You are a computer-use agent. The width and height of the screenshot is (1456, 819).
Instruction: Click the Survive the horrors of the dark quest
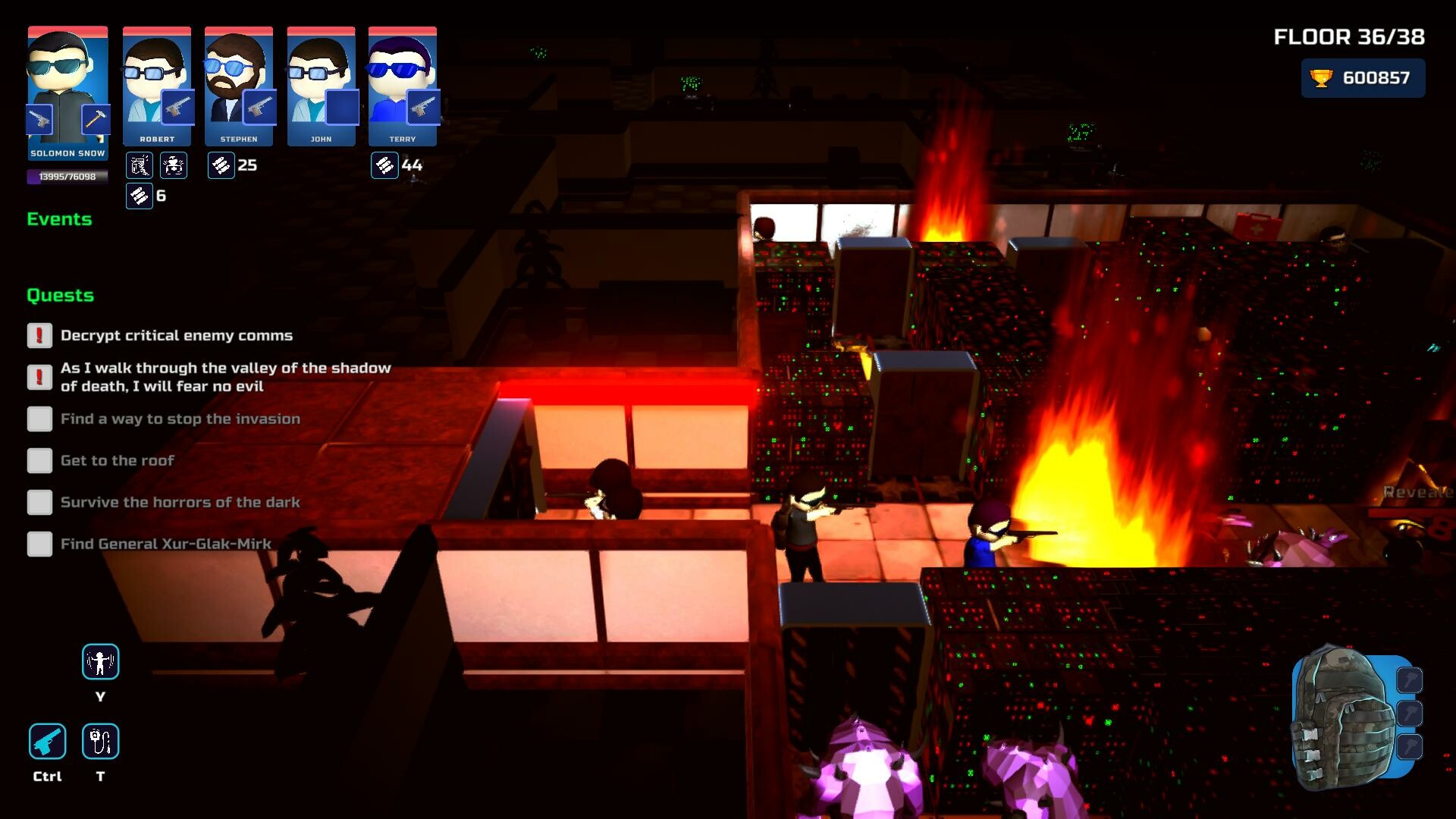point(180,502)
